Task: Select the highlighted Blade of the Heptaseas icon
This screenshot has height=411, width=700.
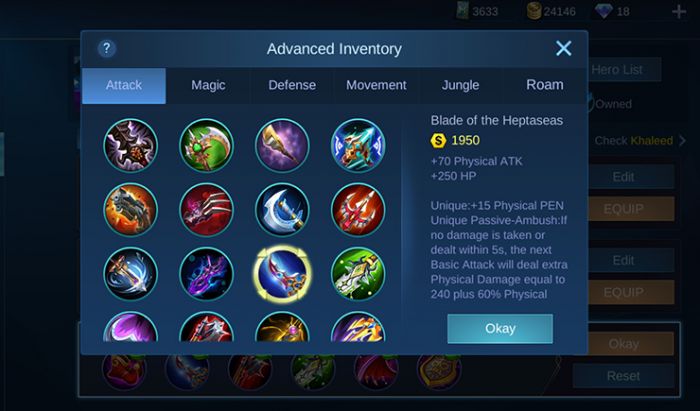Action: click(x=282, y=272)
